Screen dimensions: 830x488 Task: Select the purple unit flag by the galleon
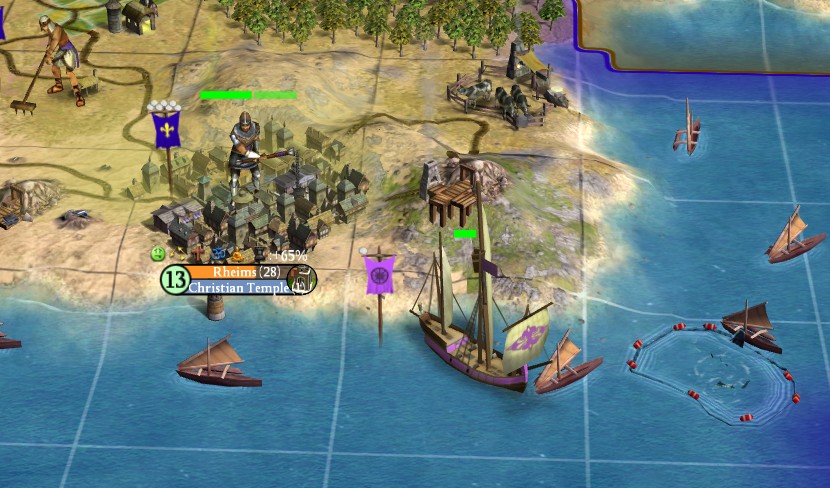point(379,275)
